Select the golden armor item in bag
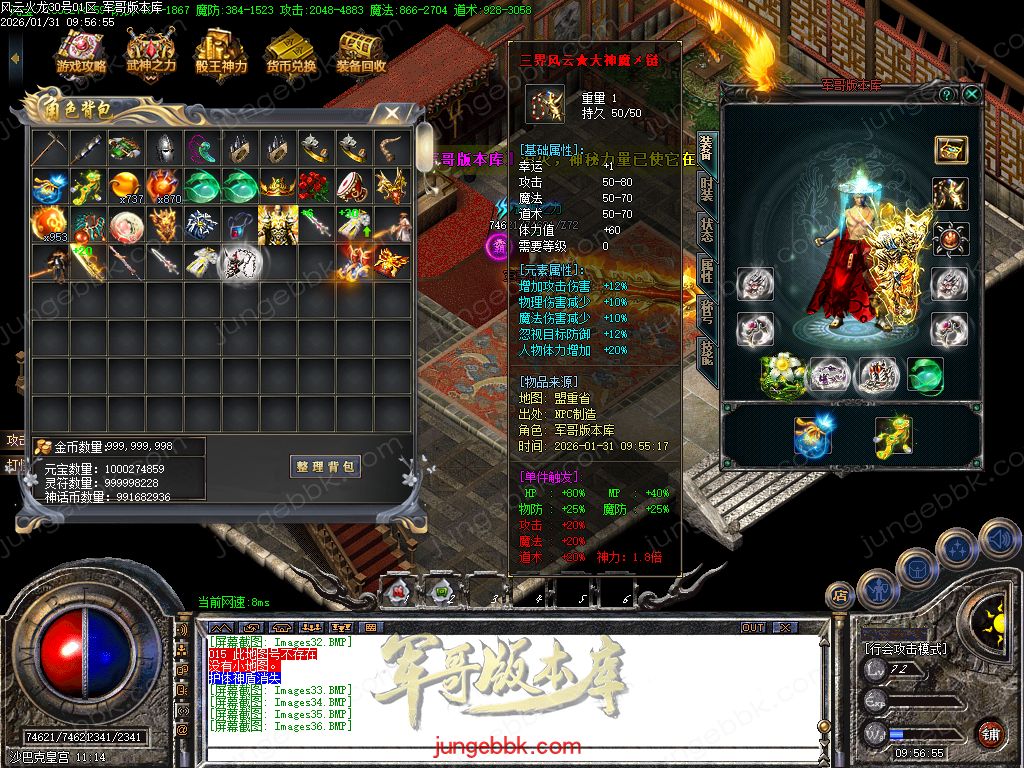Screen dimensions: 1024x768 click(277, 224)
